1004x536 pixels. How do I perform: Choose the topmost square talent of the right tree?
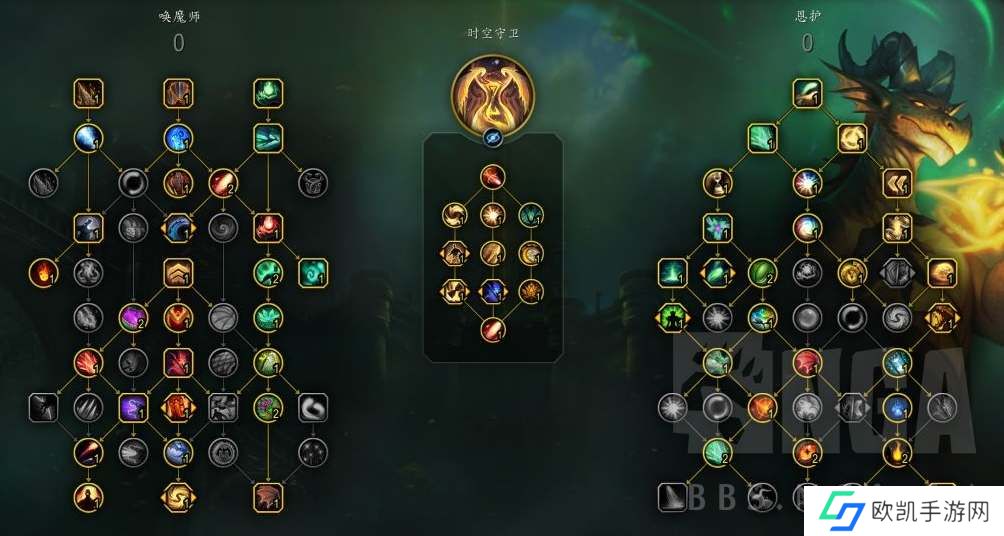tap(807, 93)
